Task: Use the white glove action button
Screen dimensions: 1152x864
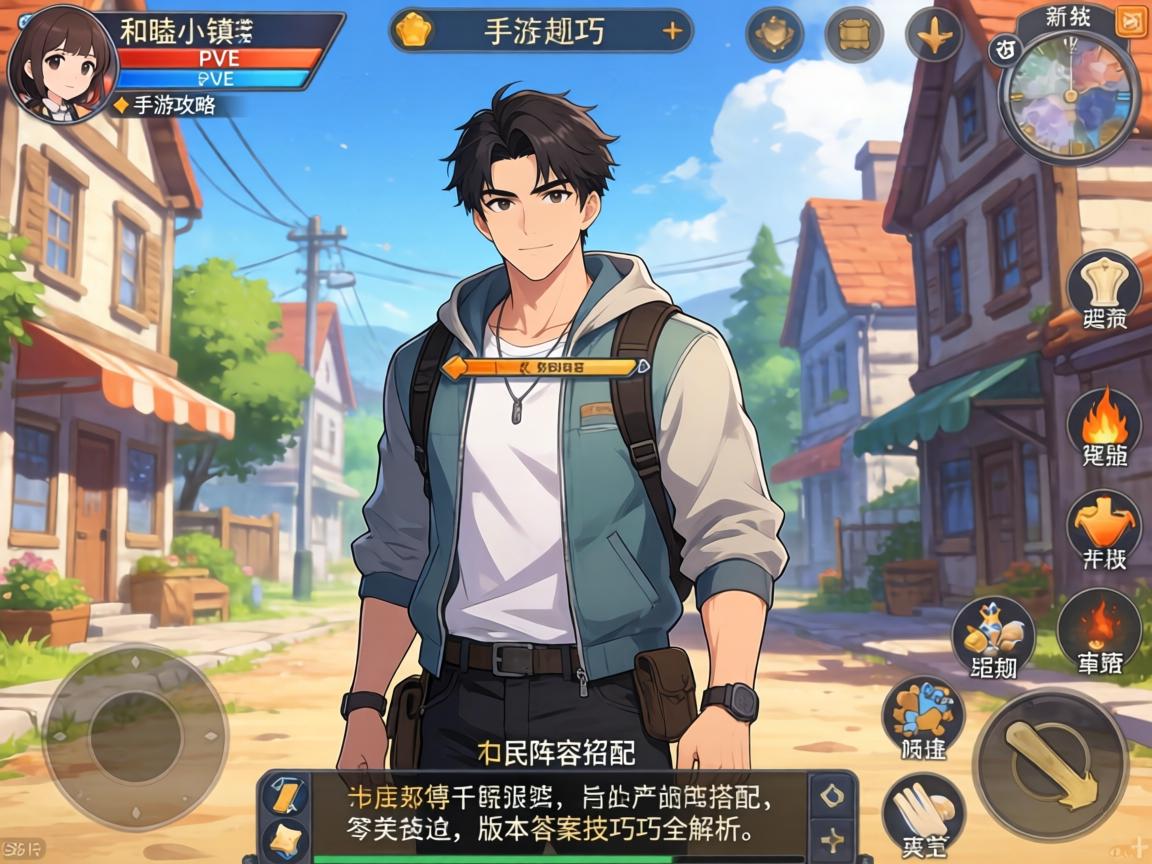Action: pos(923,812)
